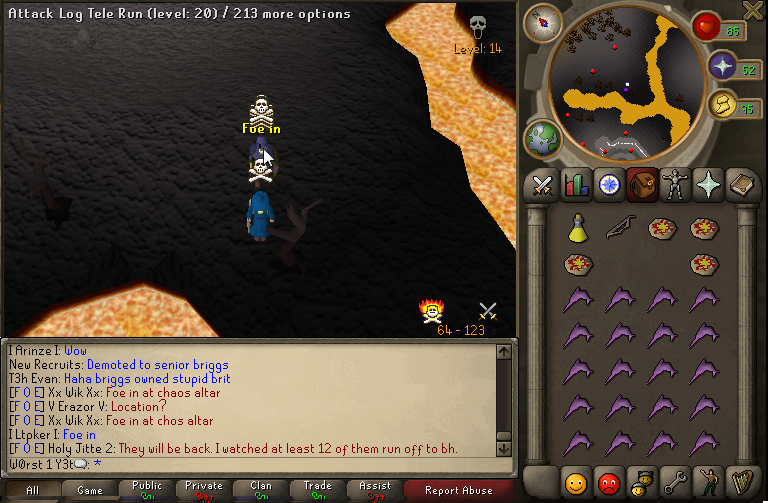Image resolution: width=768 pixels, height=503 pixels.
Task: Select the Trade chat tab
Action: (x=317, y=490)
